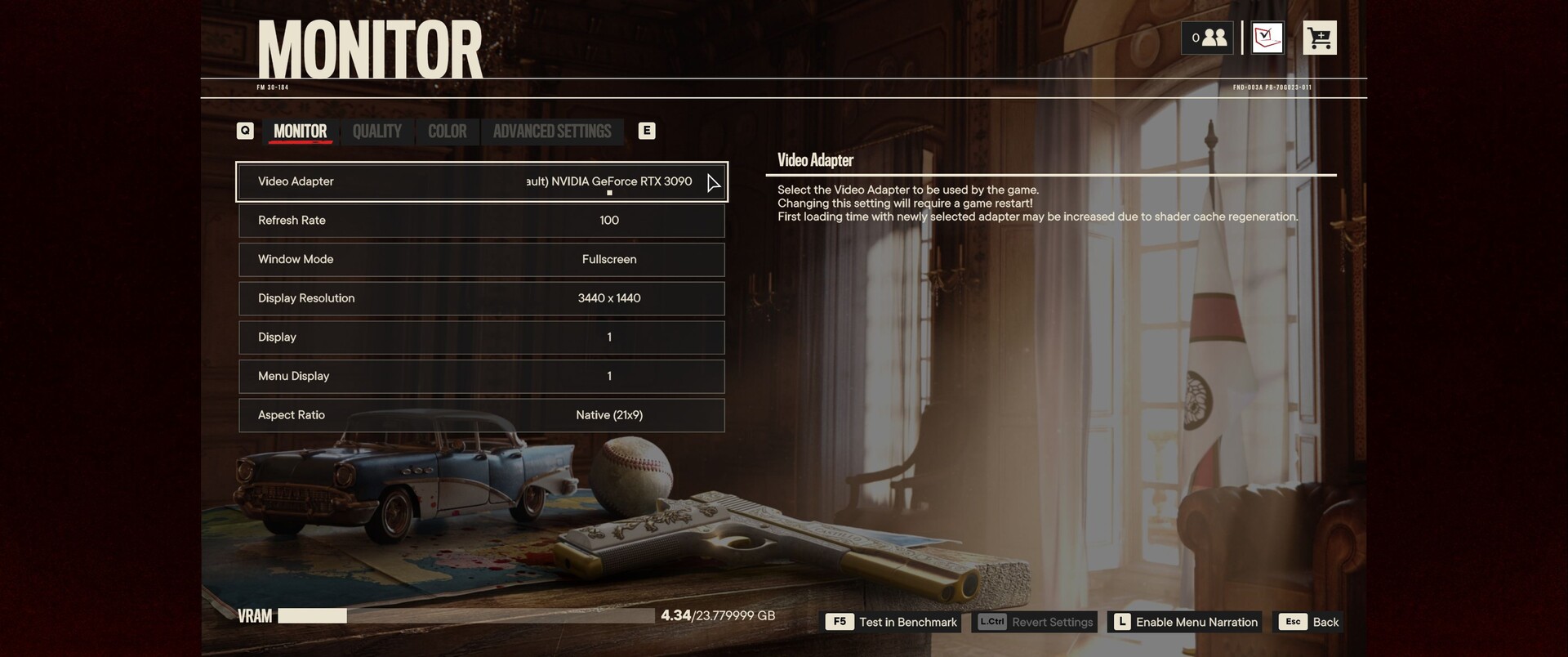Pick the Display setting row

(x=482, y=337)
